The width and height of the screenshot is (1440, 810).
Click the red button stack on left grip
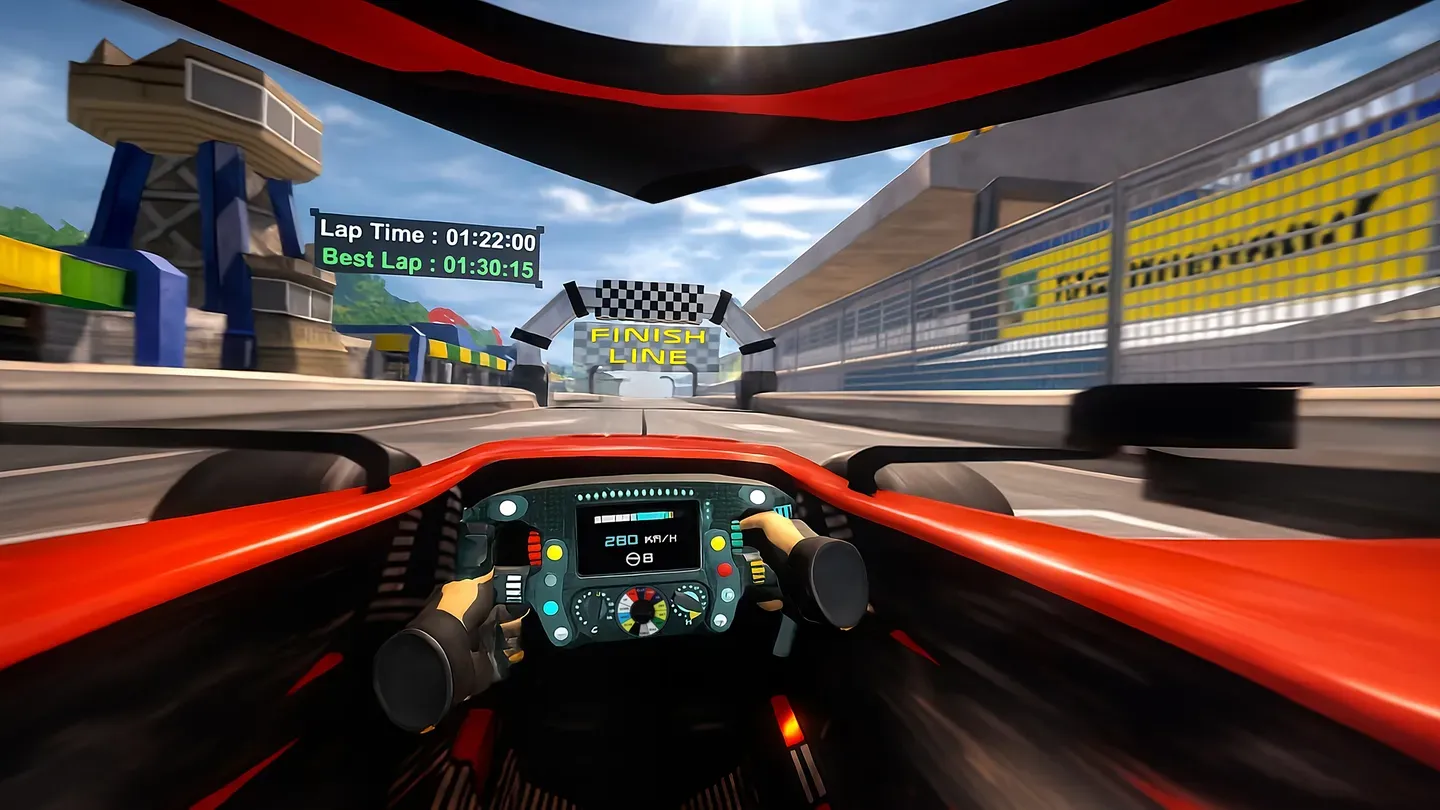534,548
